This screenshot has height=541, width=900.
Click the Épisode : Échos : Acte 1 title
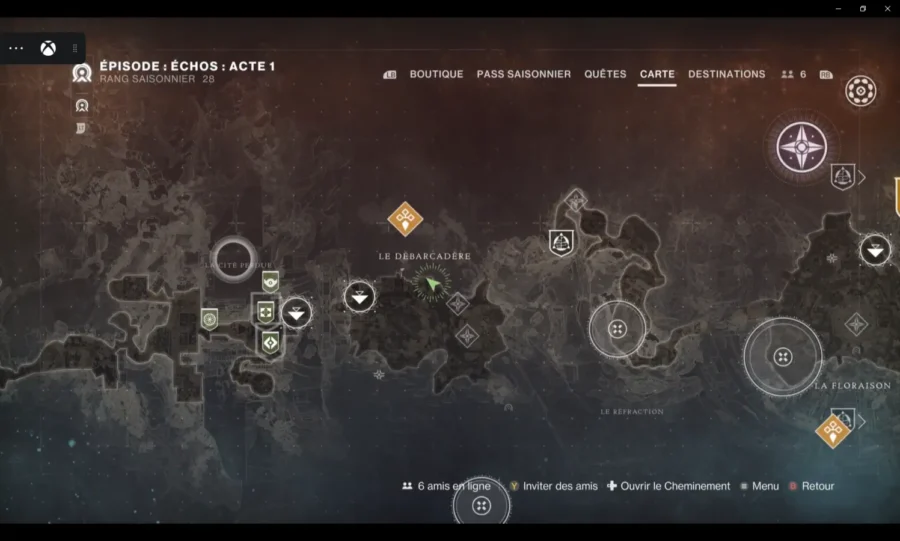pyautogui.click(x=187, y=66)
